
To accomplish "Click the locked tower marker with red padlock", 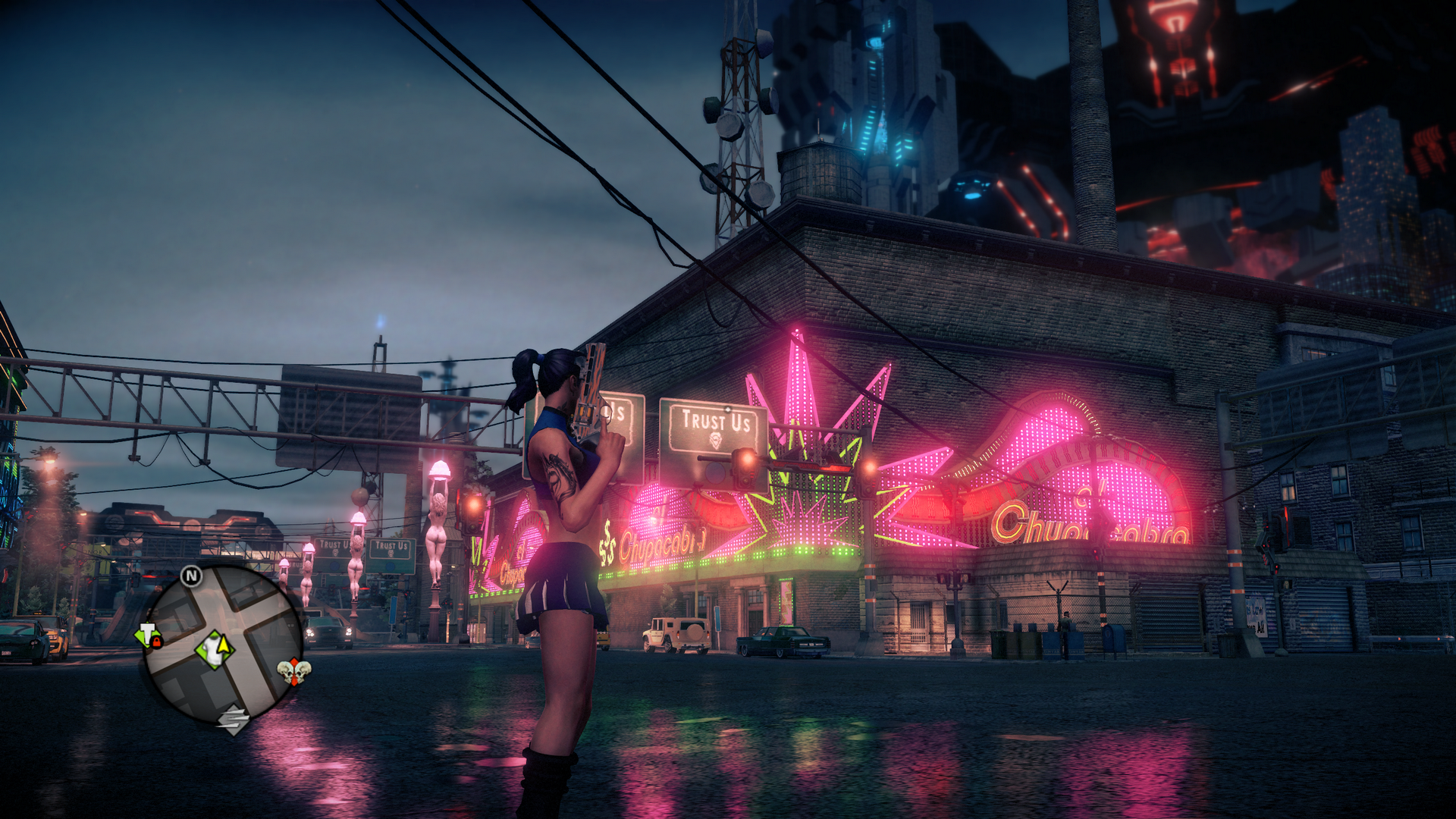I will [x=149, y=636].
